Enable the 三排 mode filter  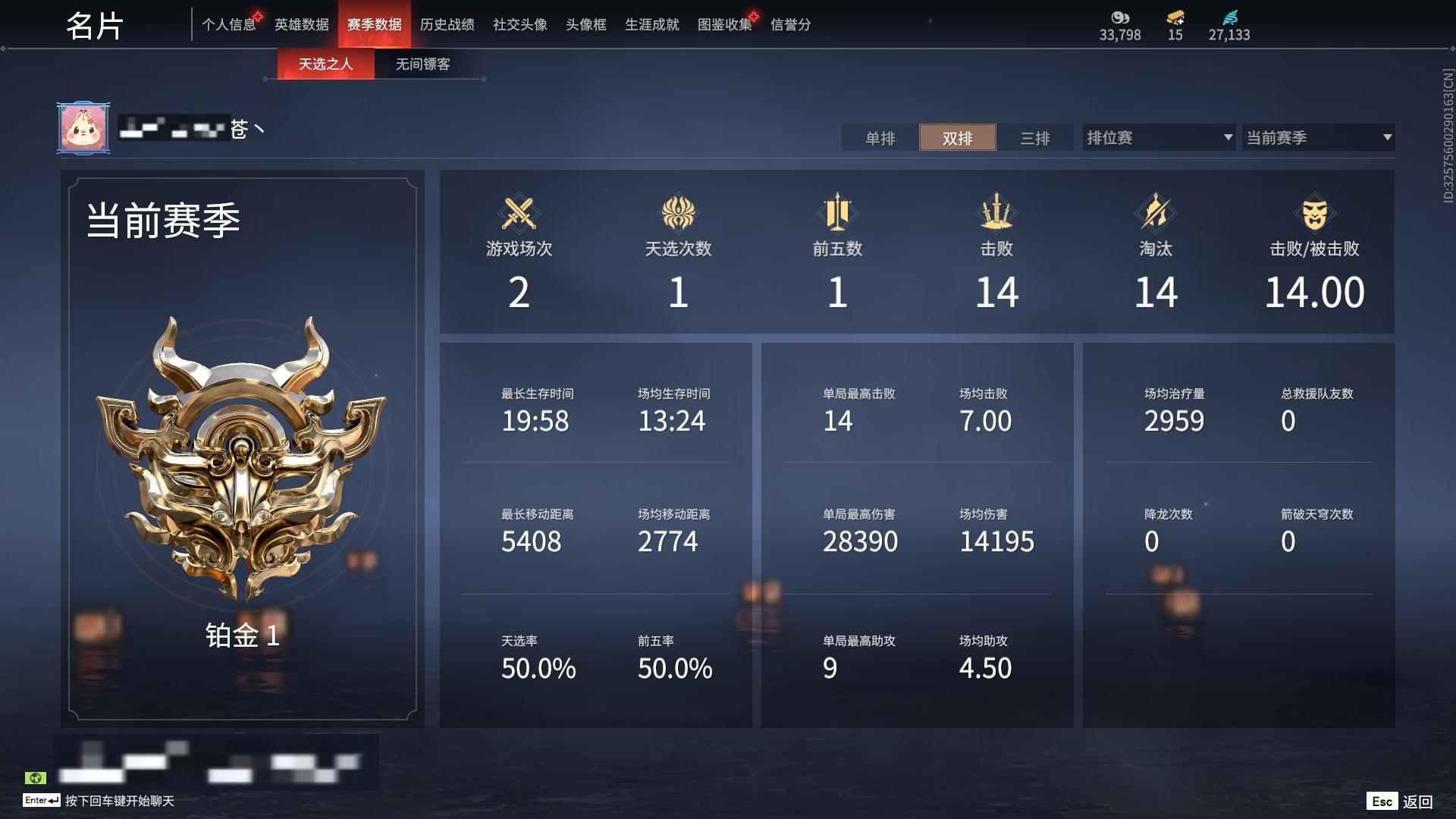click(x=1034, y=138)
